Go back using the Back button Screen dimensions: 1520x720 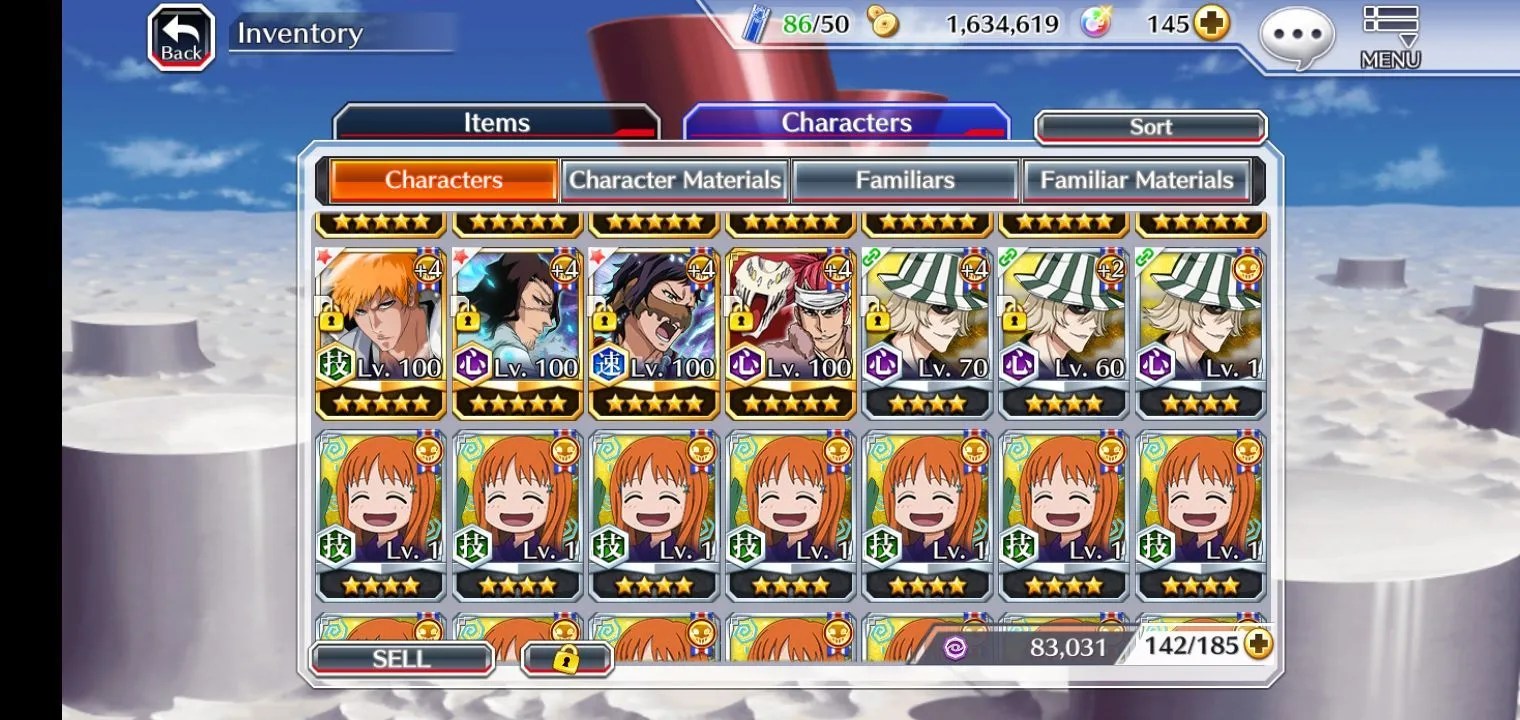(181, 39)
